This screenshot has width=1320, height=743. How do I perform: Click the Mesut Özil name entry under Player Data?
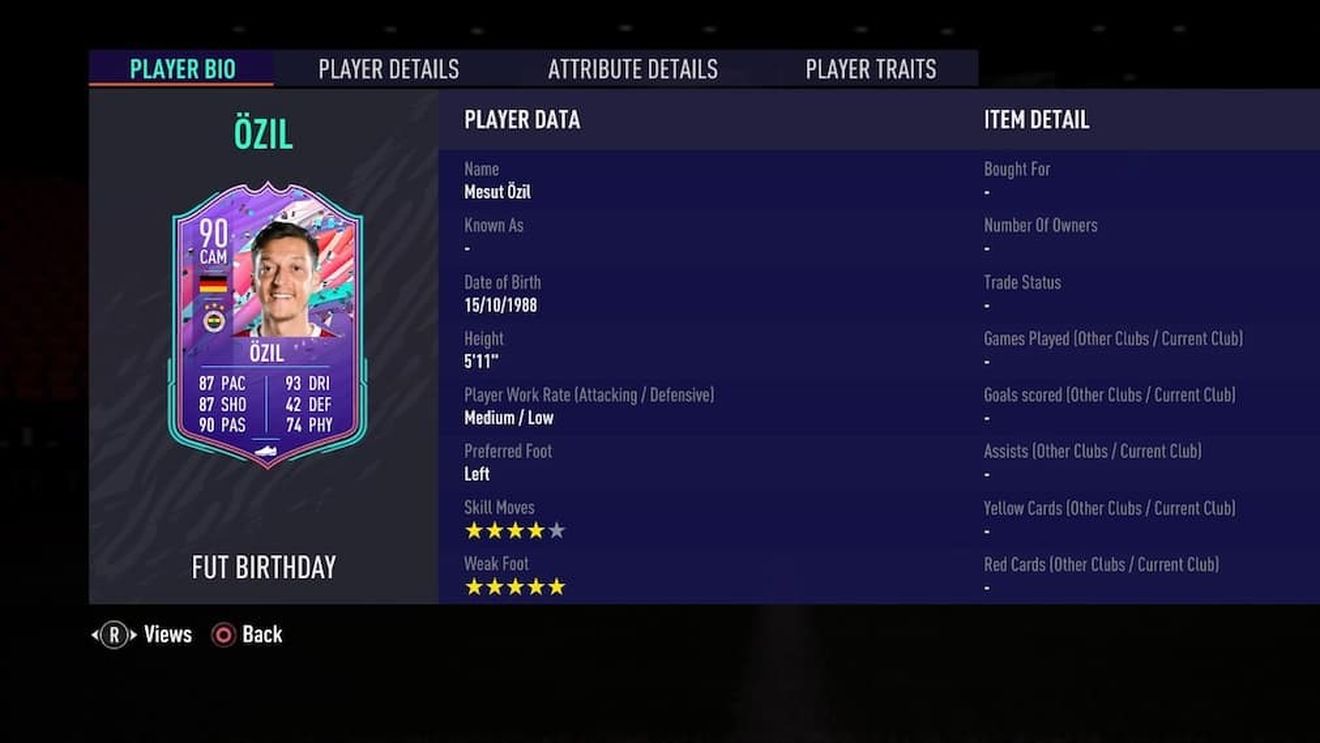point(497,192)
